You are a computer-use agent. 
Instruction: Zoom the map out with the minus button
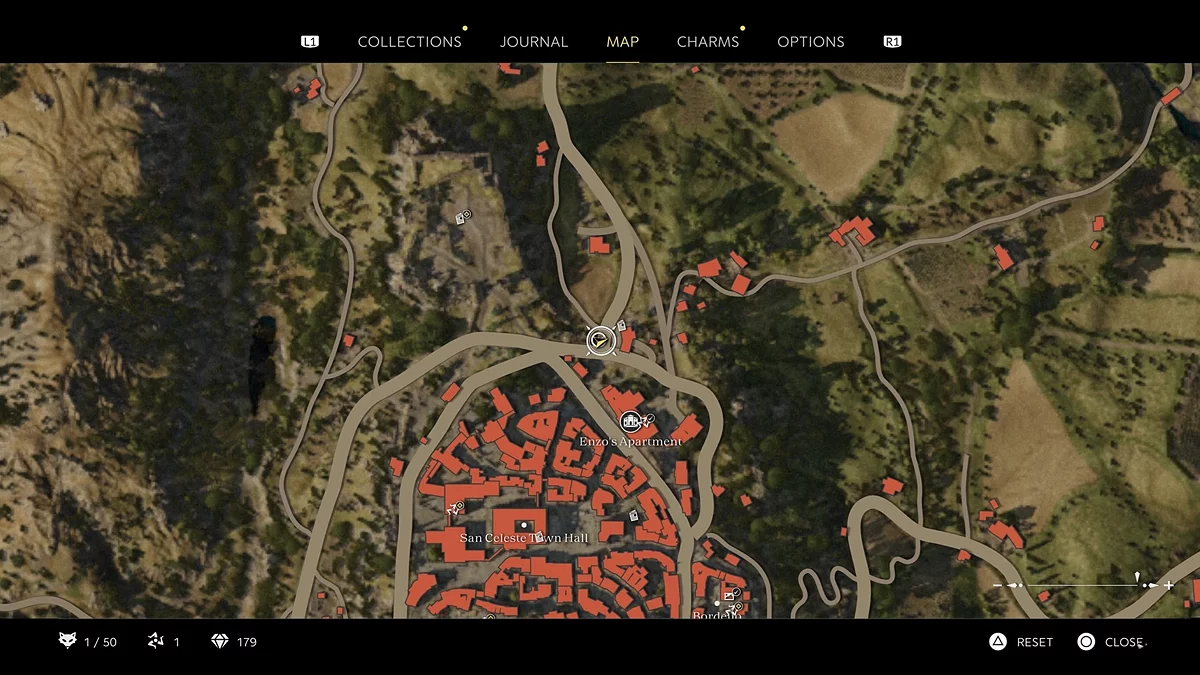pos(997,585)
